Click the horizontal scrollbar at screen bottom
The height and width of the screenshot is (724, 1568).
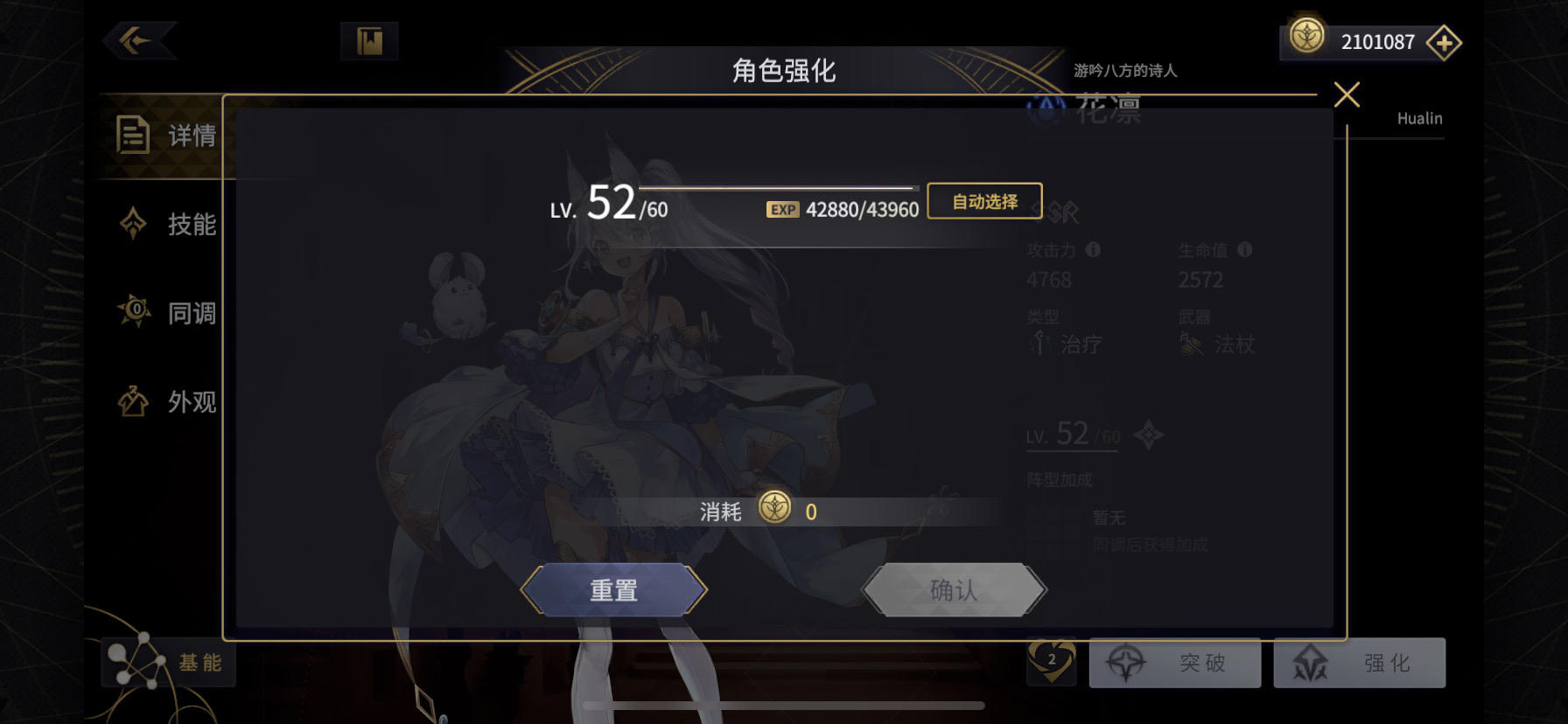[784, 707]
